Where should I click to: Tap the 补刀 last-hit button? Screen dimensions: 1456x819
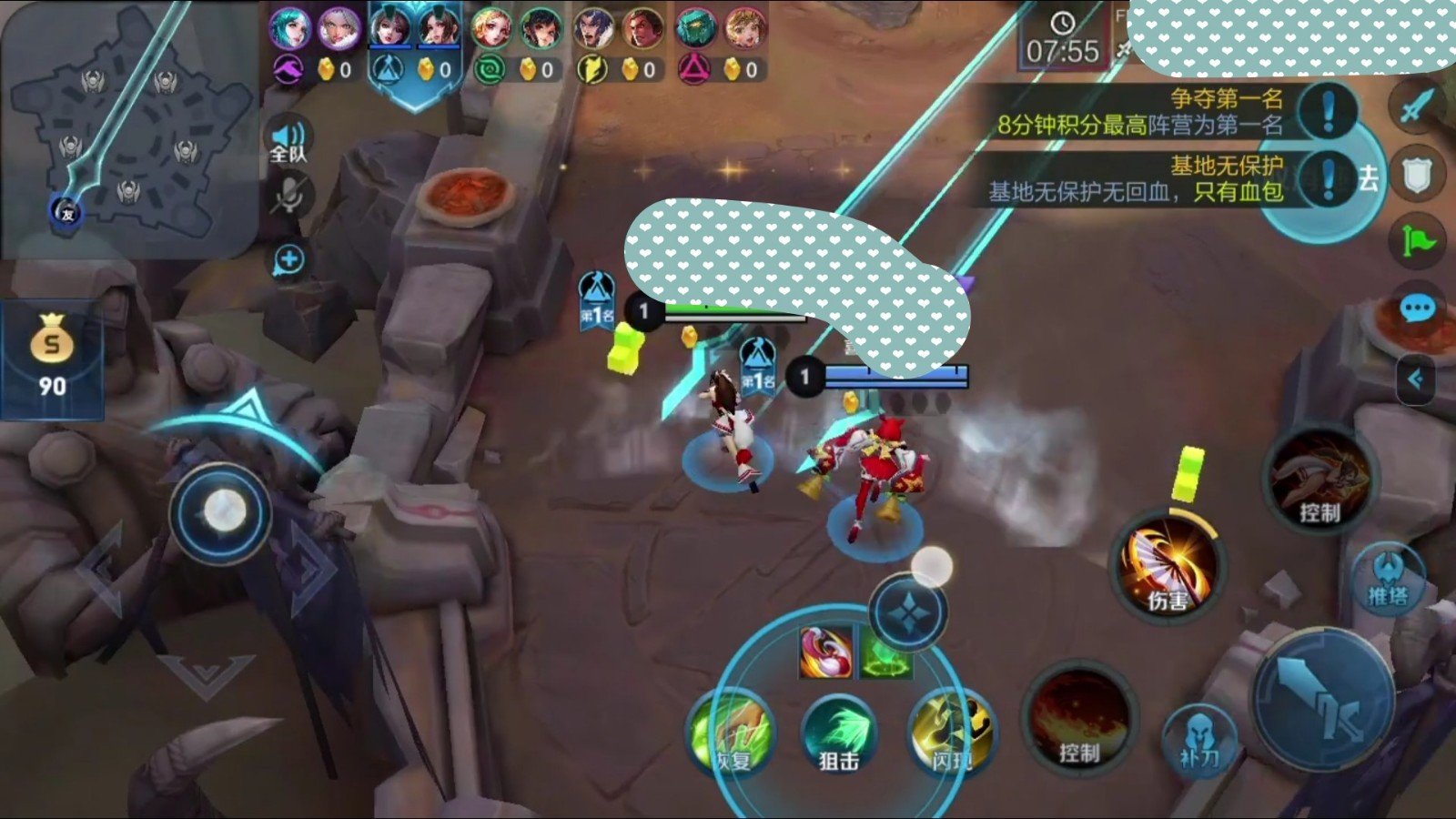[1198, 739]
